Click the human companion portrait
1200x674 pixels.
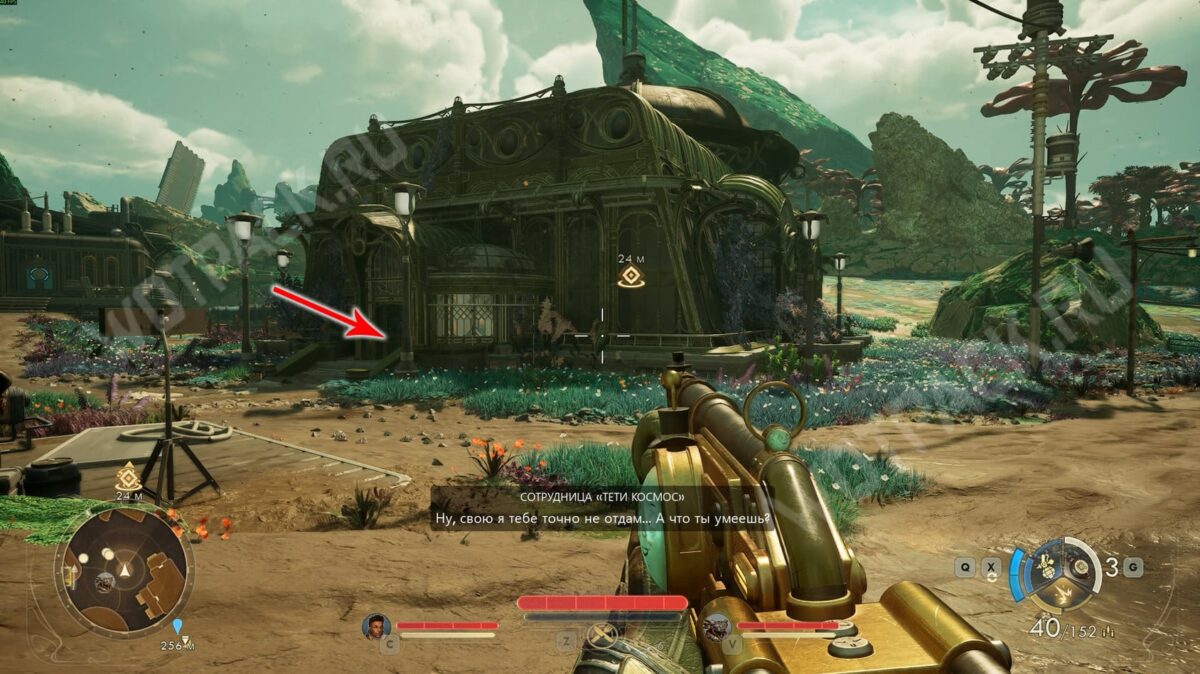376,627
